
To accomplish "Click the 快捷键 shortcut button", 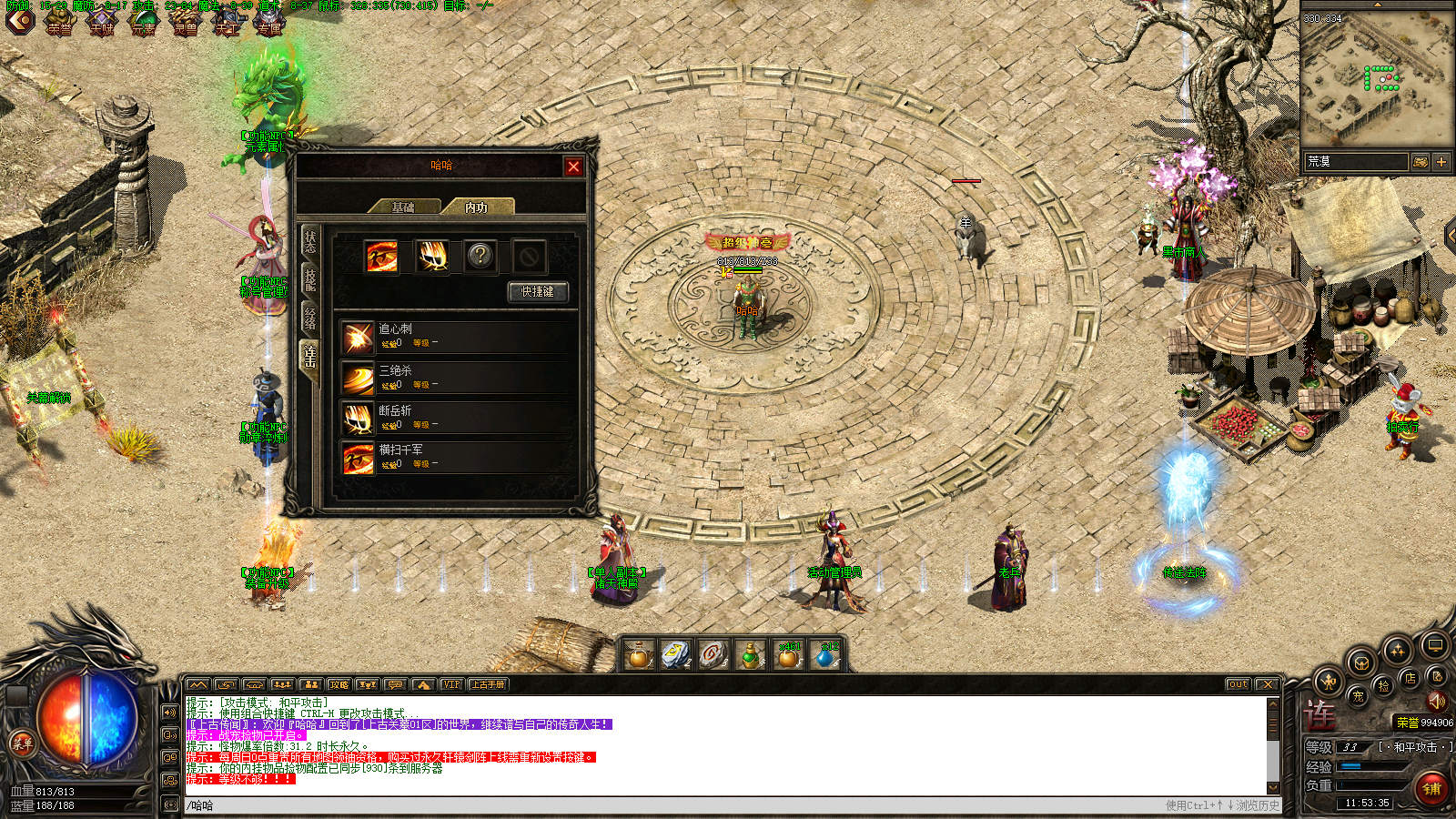I will point(537,291).
